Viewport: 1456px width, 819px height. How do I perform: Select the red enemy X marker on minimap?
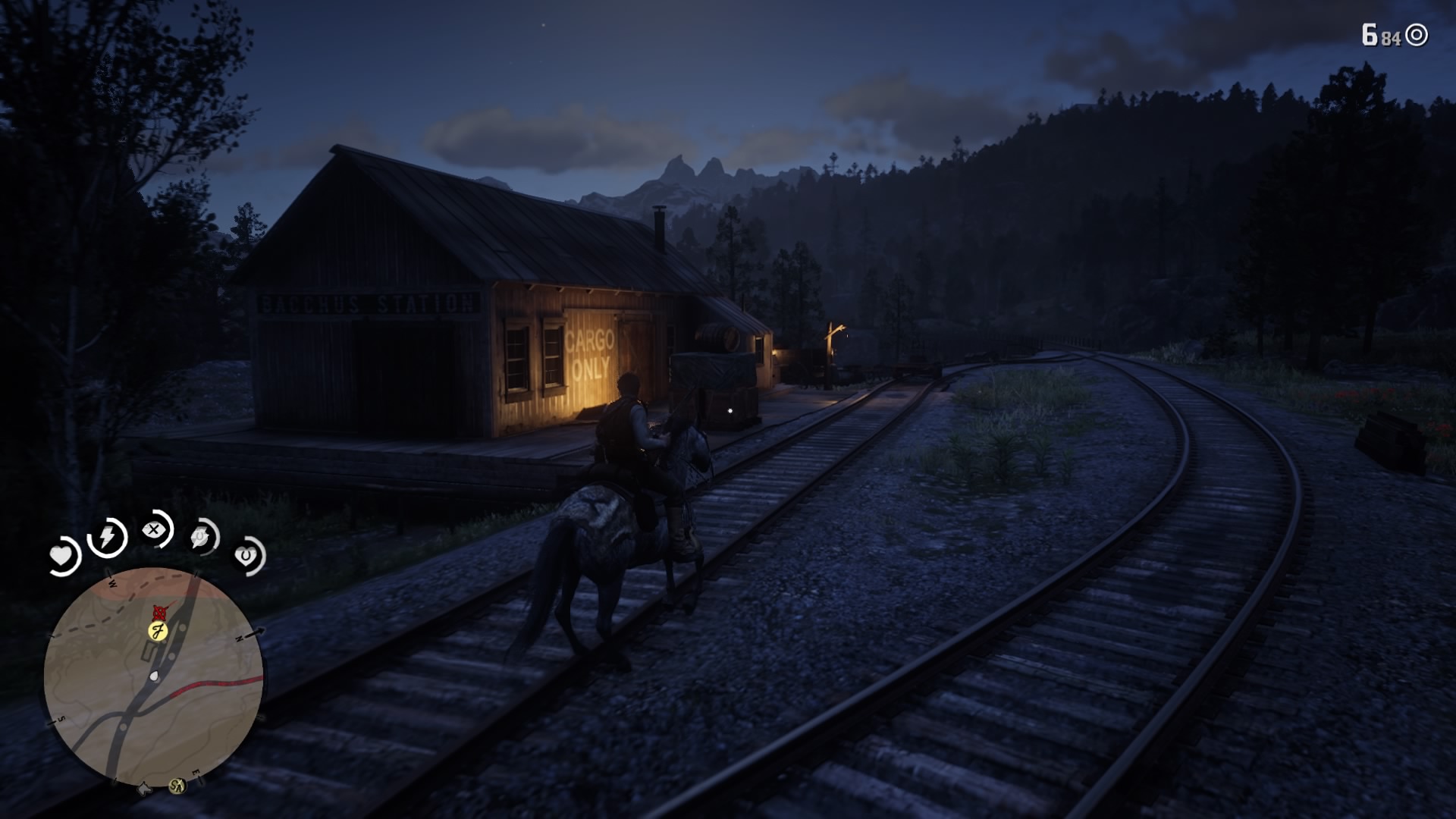160,613
